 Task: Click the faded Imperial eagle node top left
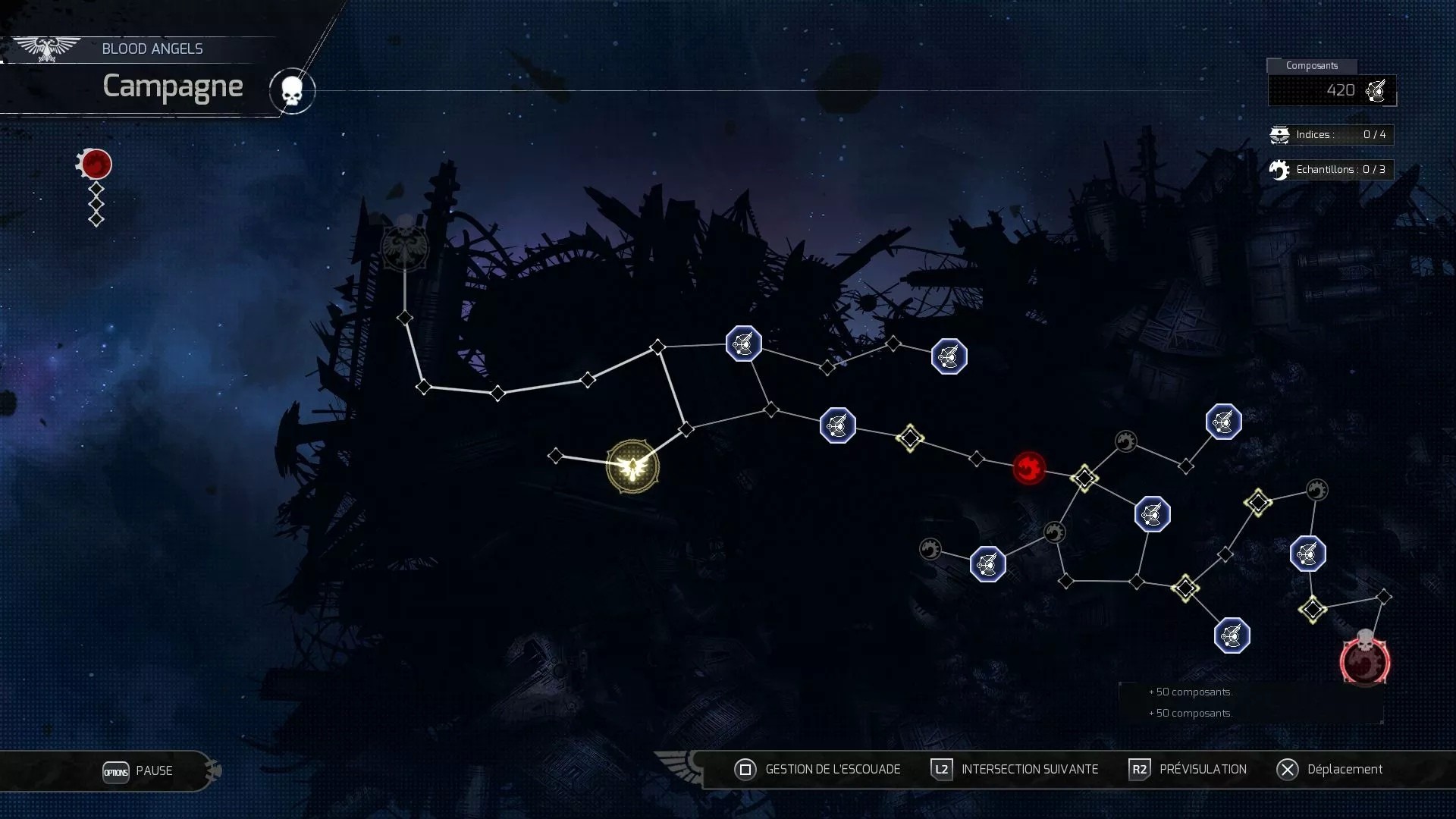point(404,248)
